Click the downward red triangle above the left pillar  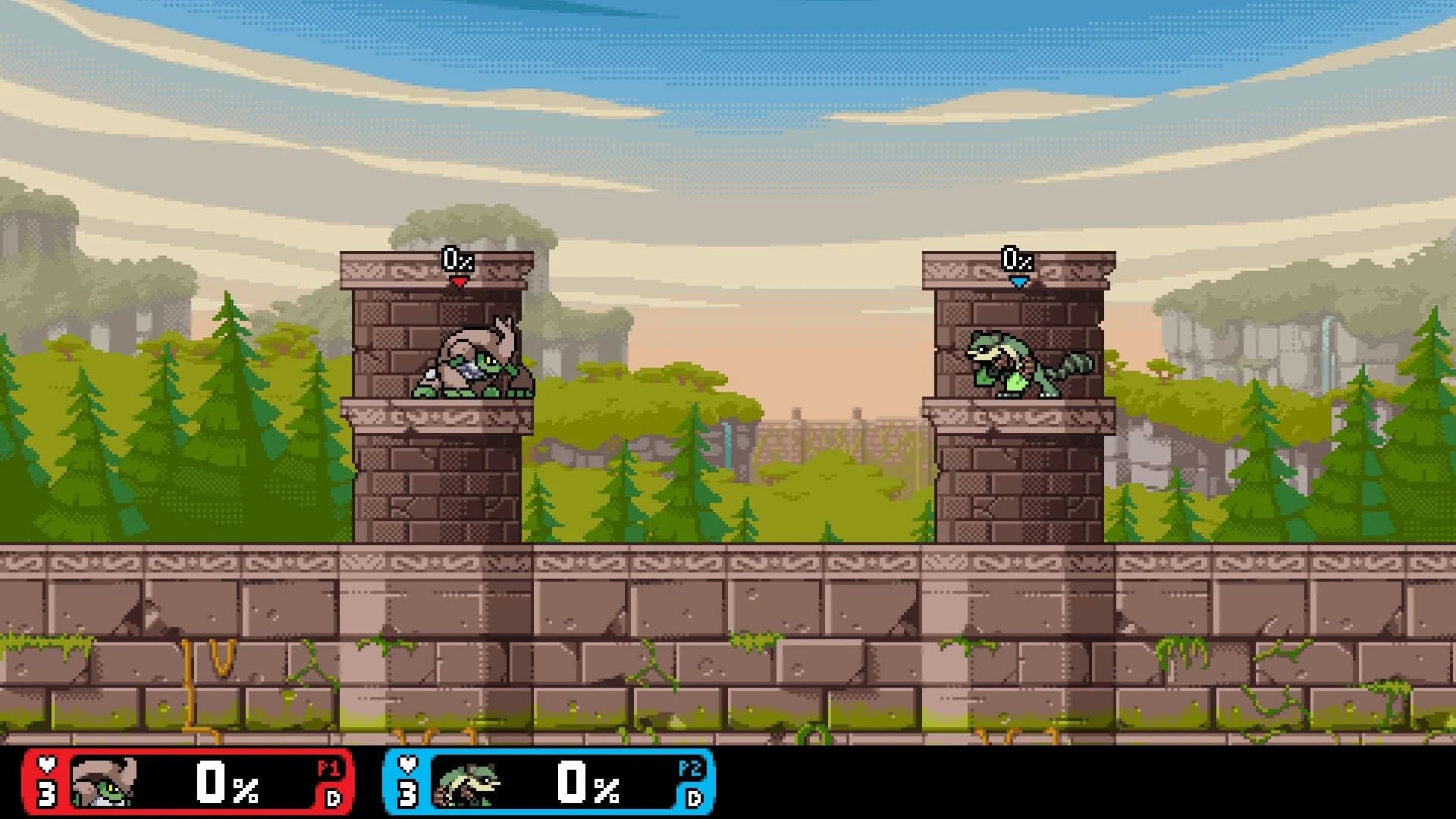[x=457, y=282]
